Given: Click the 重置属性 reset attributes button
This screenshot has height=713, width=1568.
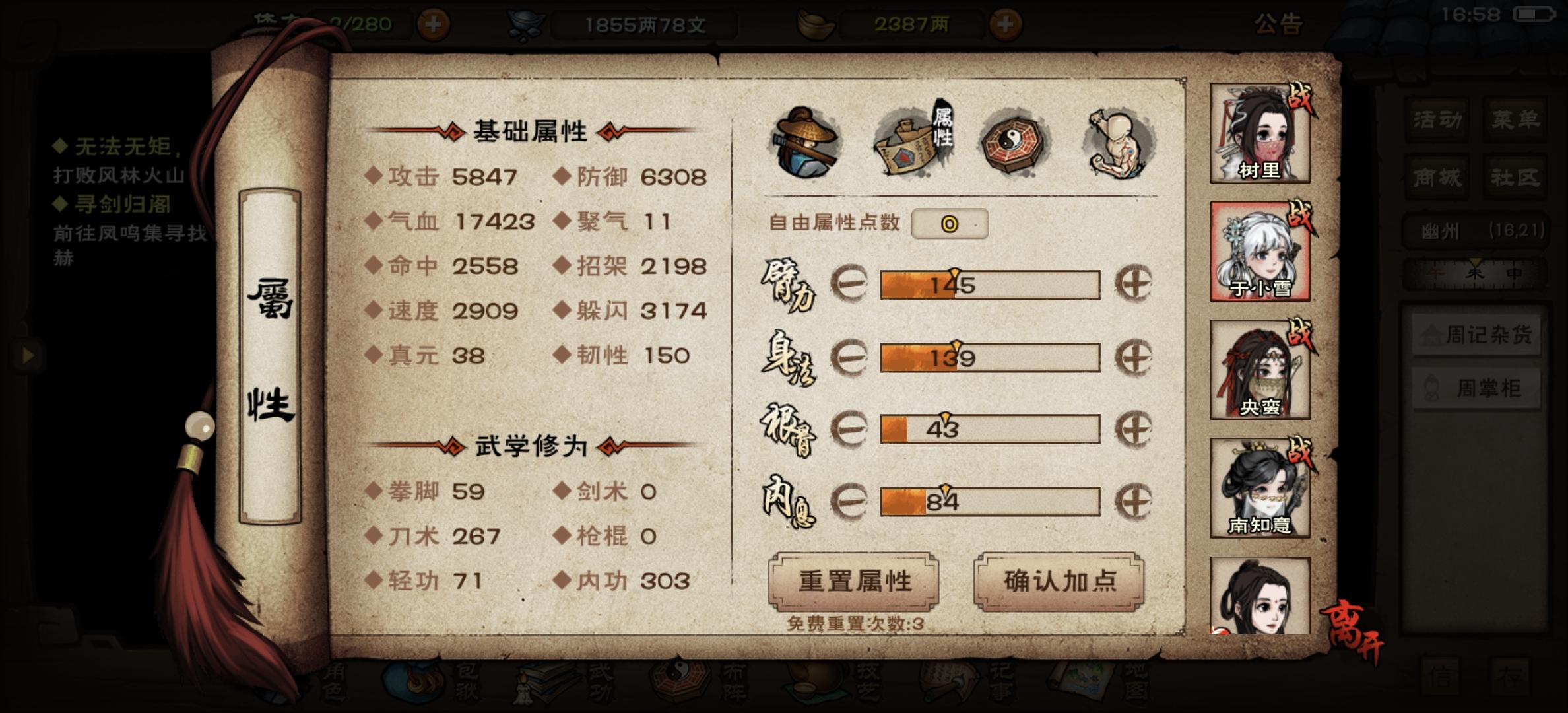Looking at the screenshot, I should [x=855, y=581].
